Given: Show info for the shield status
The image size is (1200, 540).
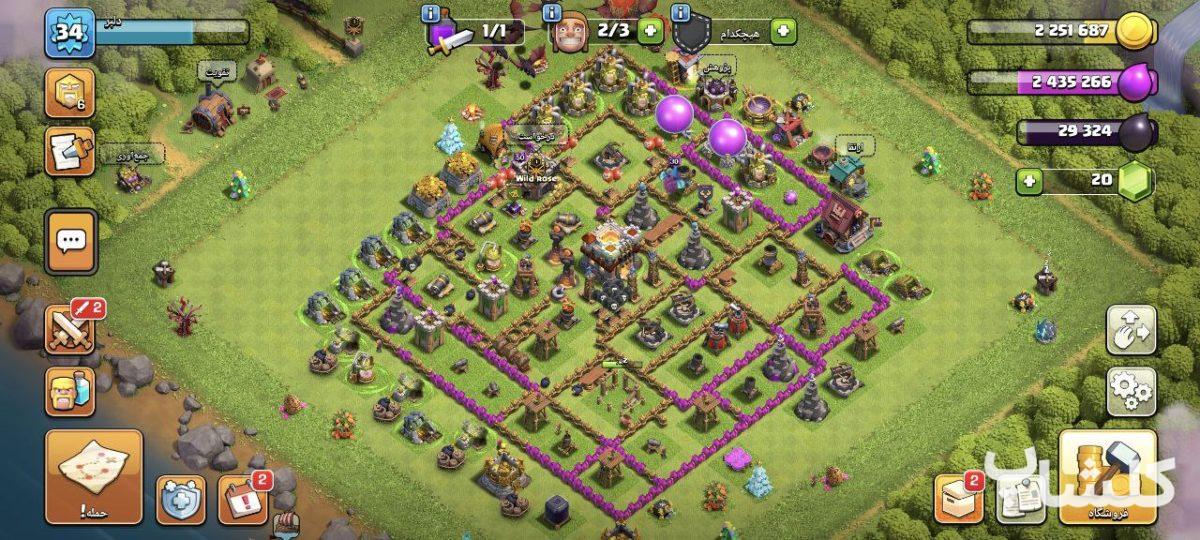Looking at the screenshot, I should [x=682, y=13].
